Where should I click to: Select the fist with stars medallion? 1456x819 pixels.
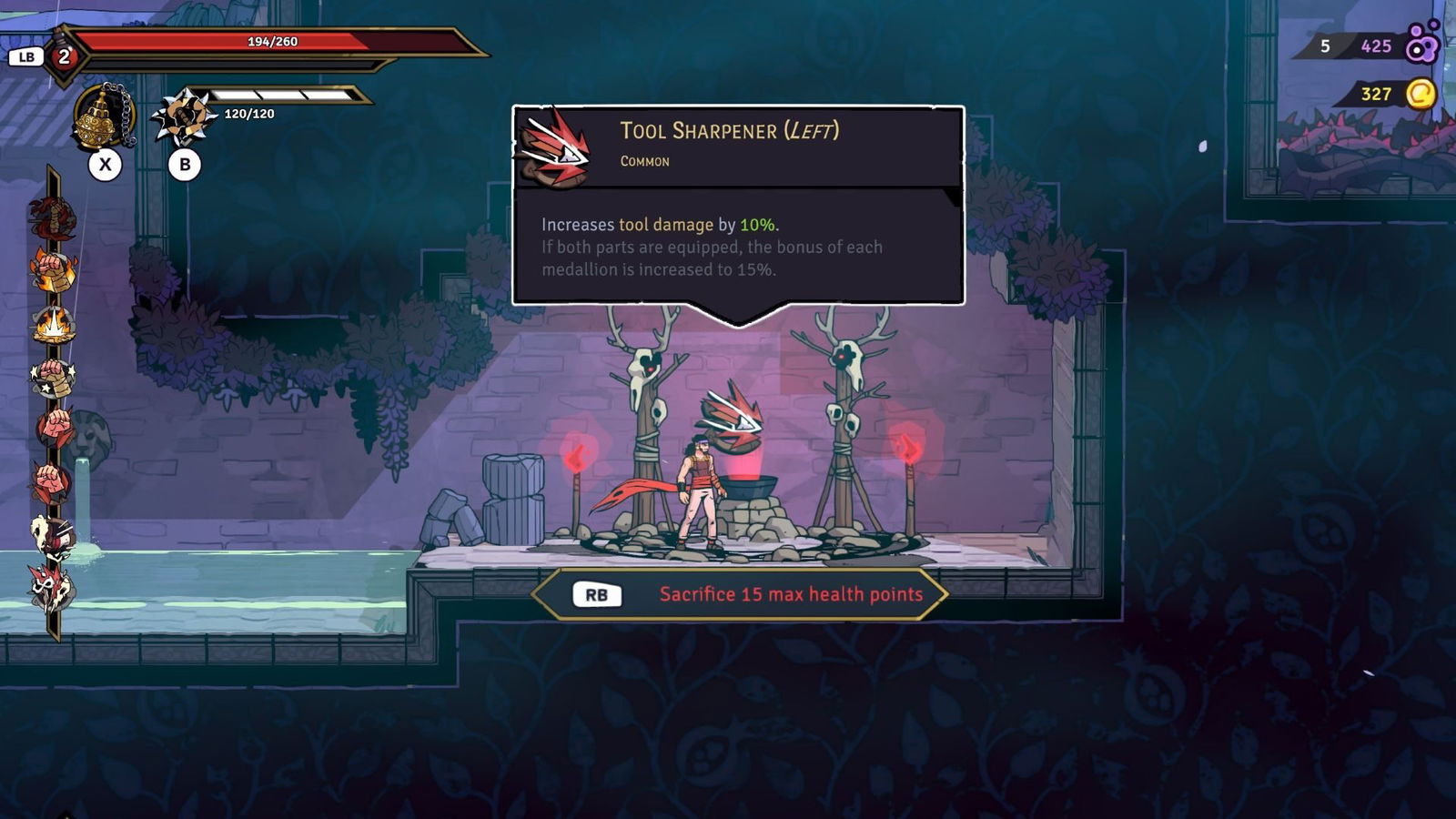pyautogui.click(x=53, y=378)
